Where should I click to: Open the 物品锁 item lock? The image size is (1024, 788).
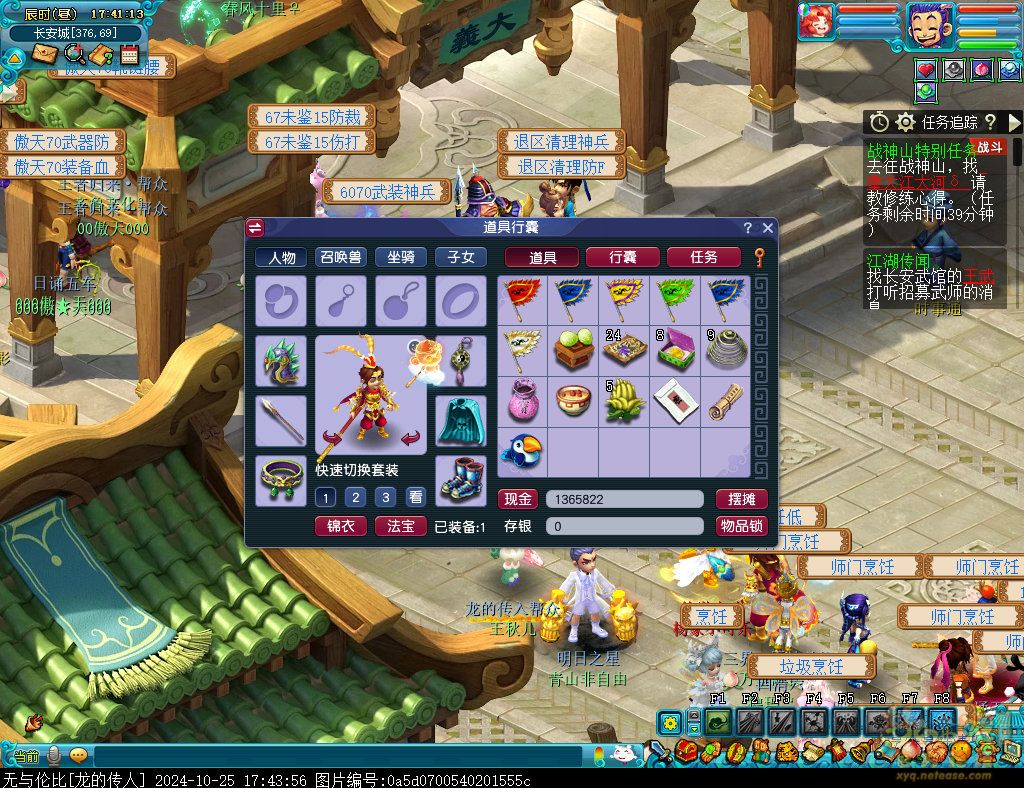click(741, 526)
